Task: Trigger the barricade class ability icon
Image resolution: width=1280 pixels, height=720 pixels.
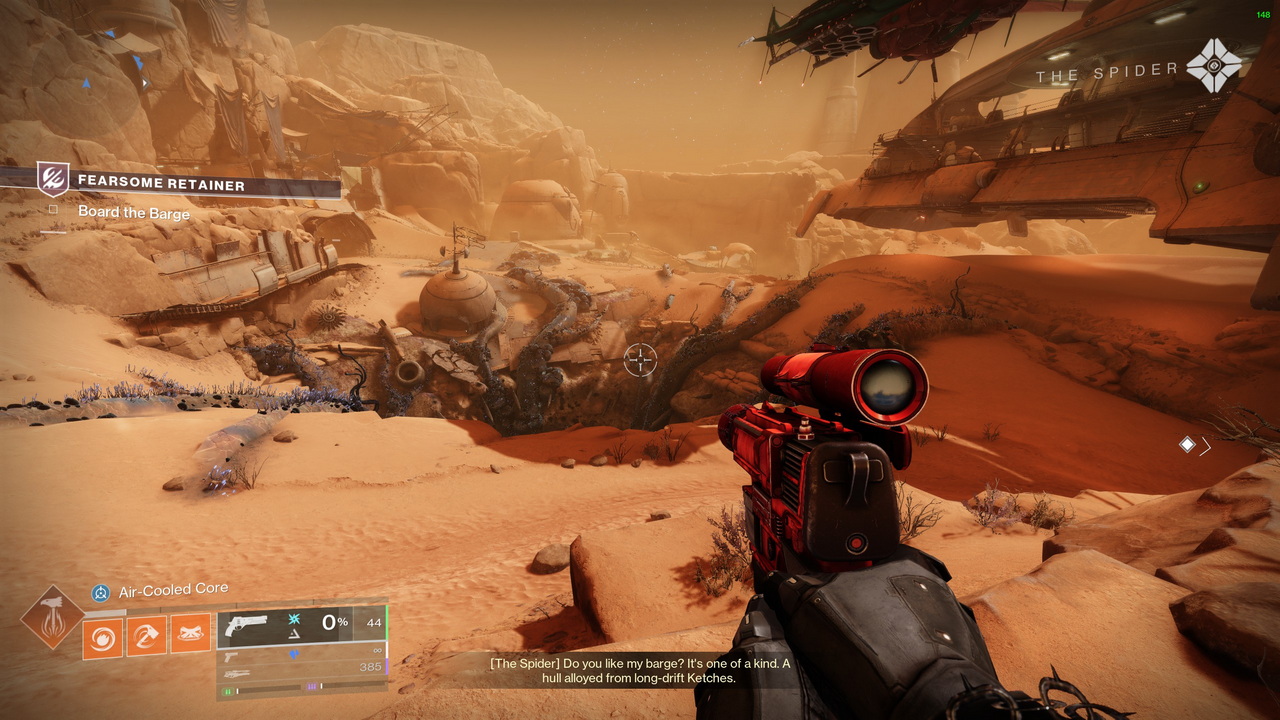Action: tap(190, 634)
